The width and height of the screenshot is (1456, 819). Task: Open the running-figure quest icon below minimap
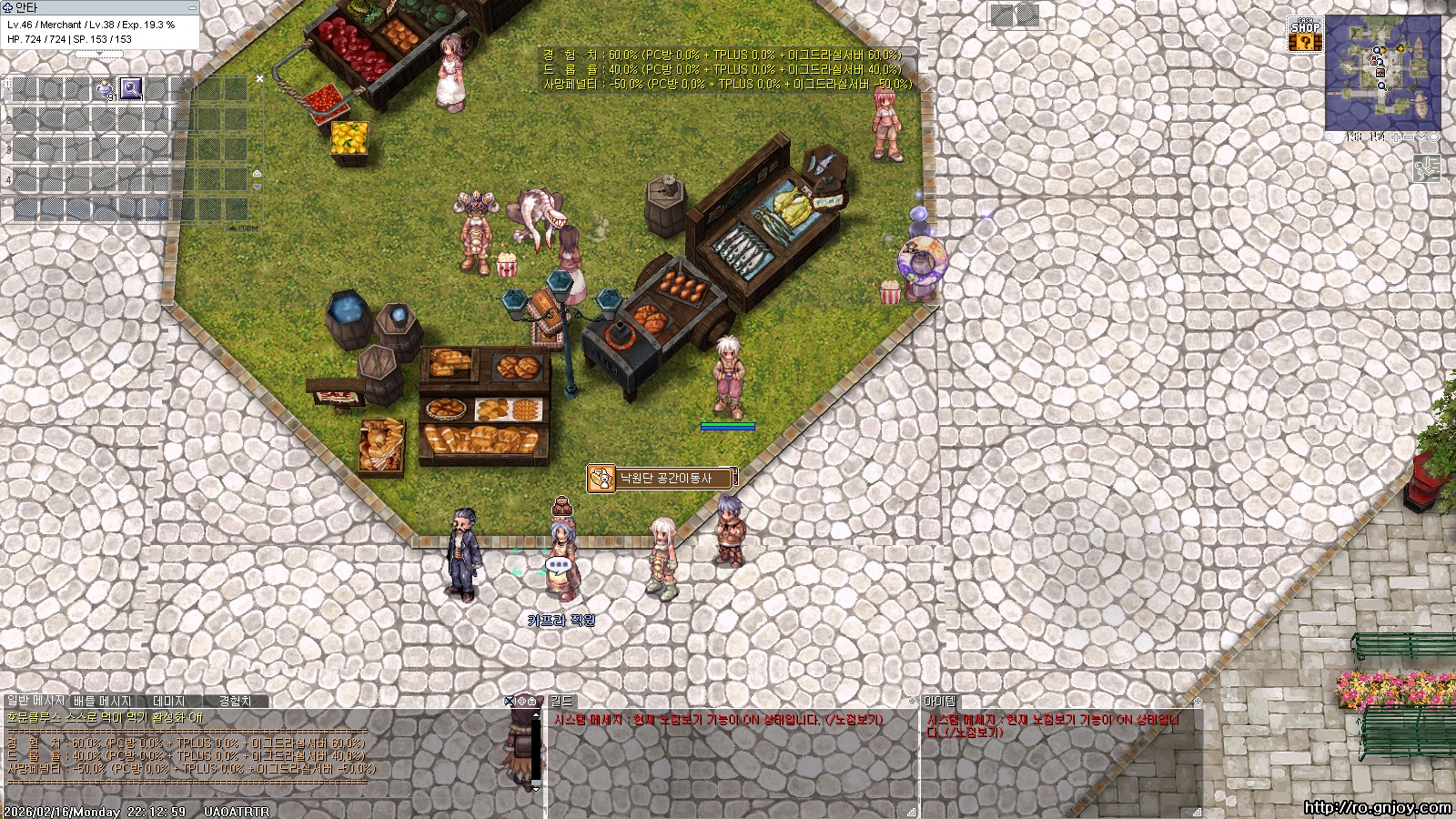coord(1426,168)
